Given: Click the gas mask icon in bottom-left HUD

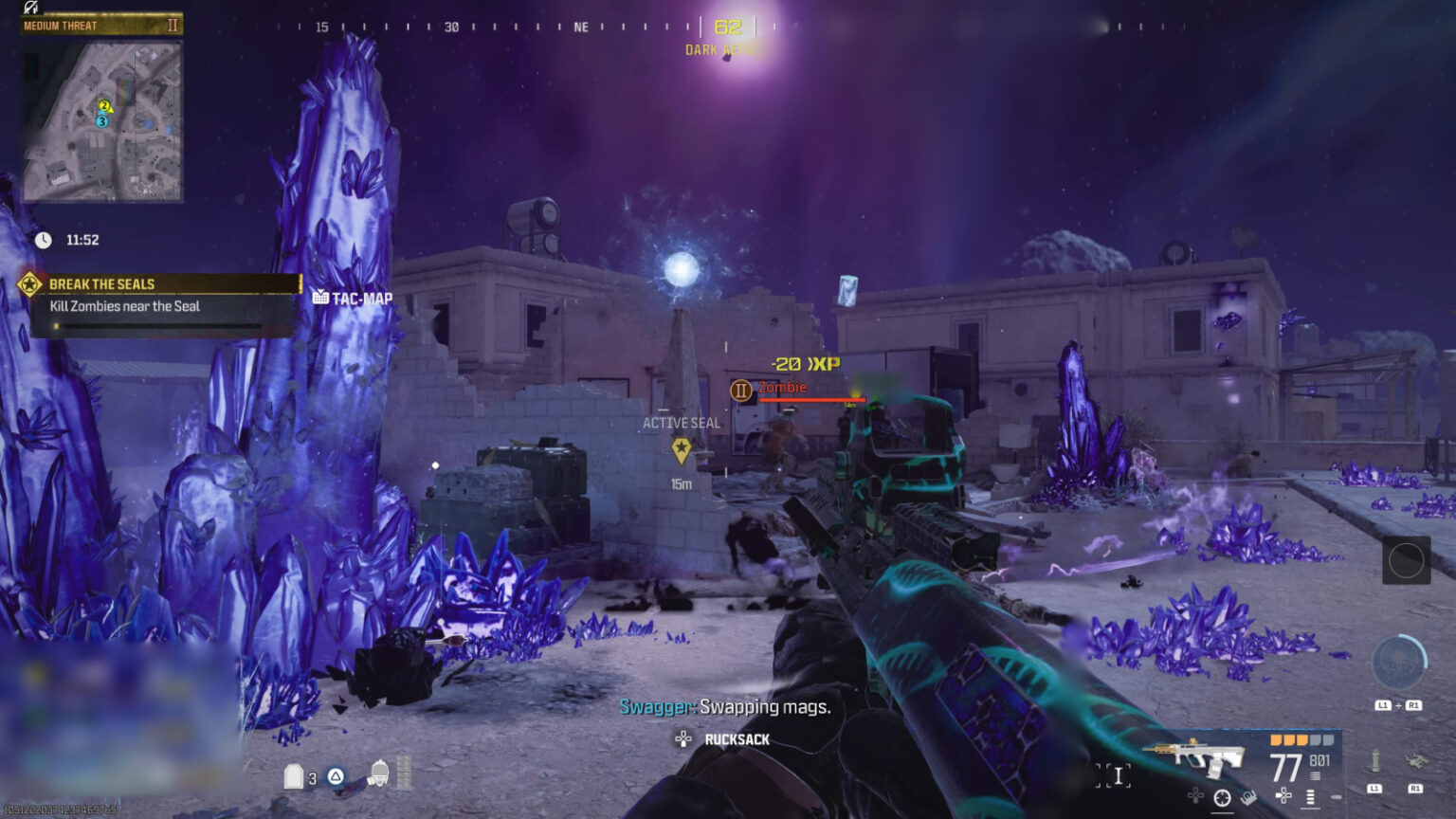Looking at the screenshot, I should (x=380, y=774).
